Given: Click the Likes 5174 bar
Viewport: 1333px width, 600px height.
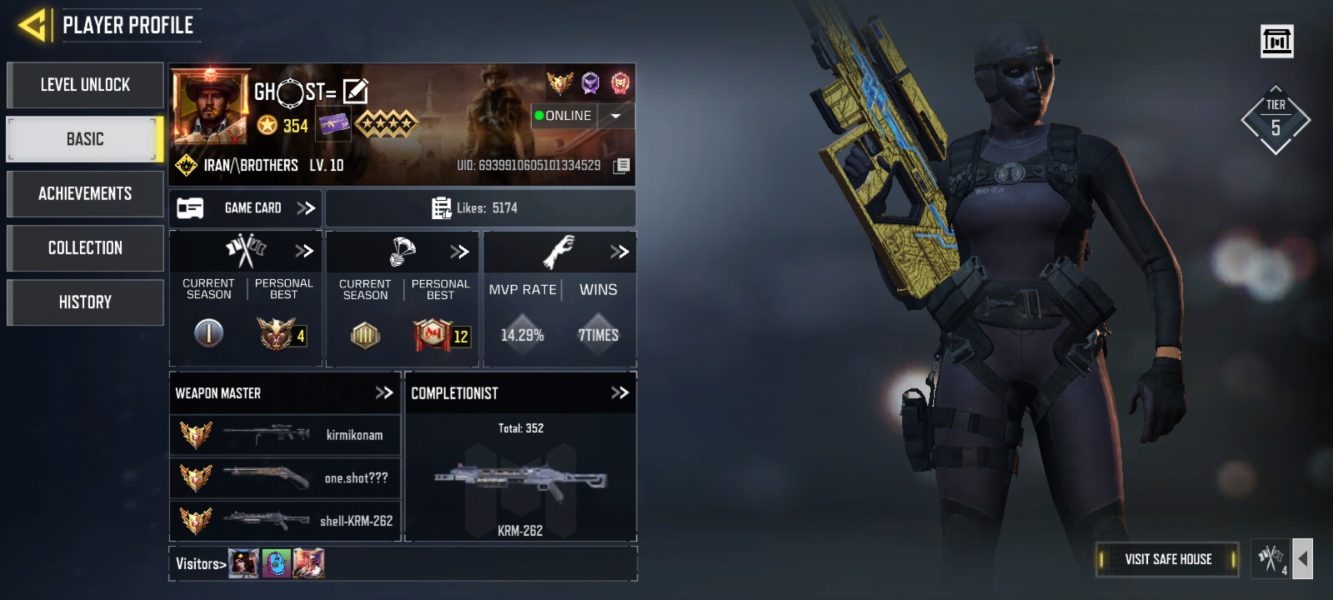Looking at the screenshot, I should pos(480,208).
